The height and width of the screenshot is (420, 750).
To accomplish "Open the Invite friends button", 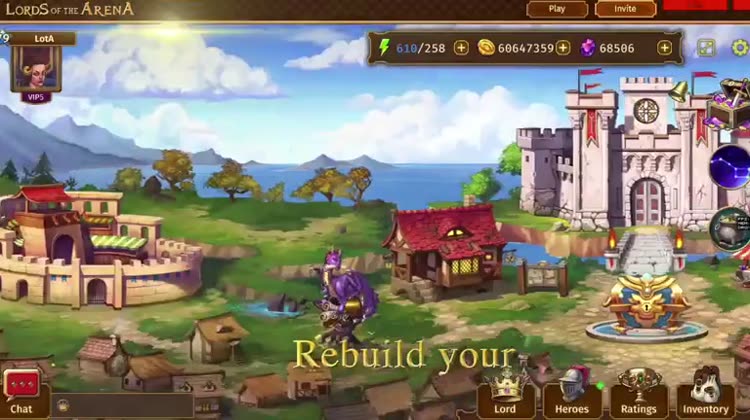I will pos(625,9).
